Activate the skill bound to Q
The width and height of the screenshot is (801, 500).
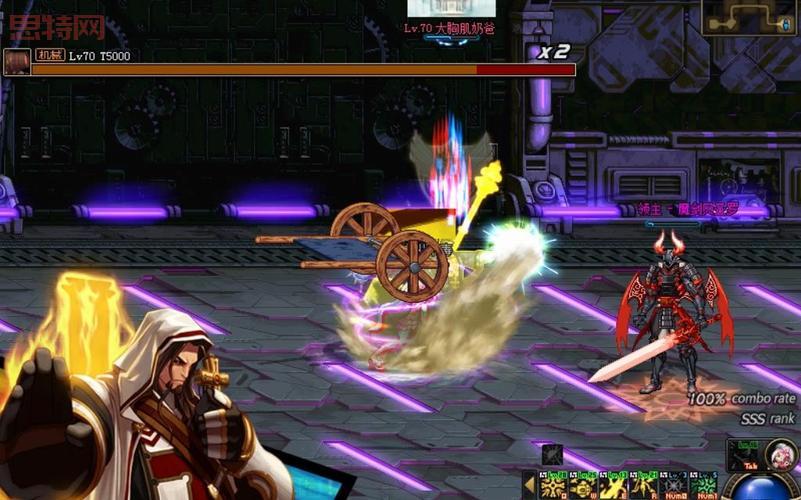coord(553,486)
